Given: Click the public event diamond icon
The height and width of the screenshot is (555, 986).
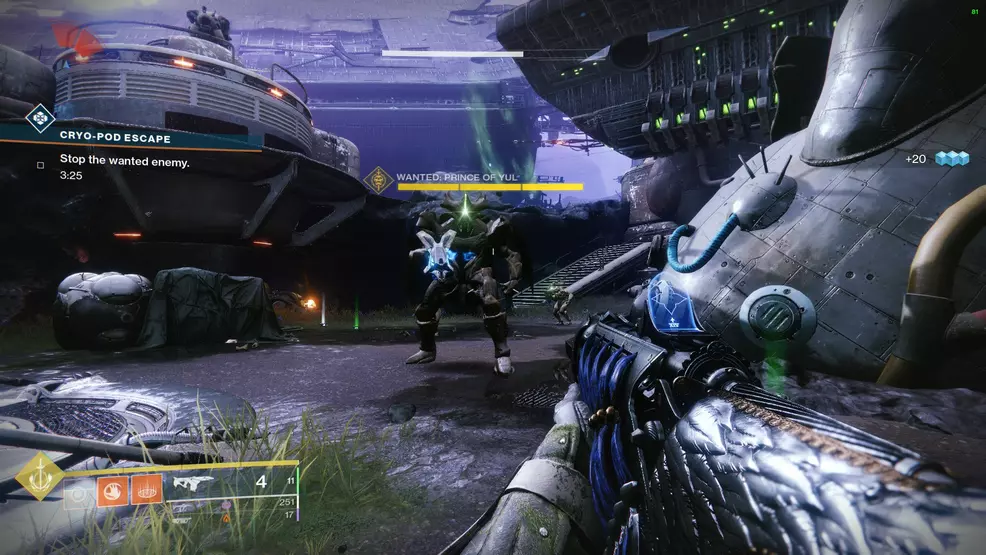Looking at the screenshot, I should pos(38,118).
